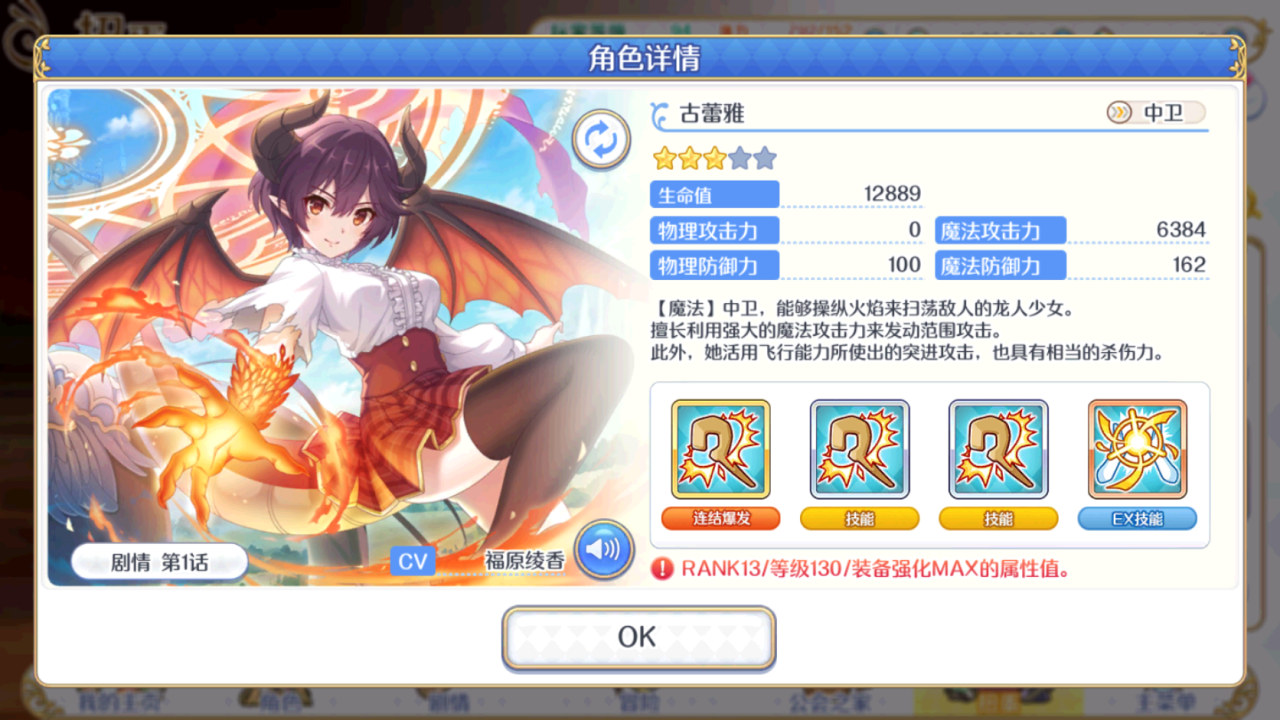Click the character's full-body artwork

click(x=330, y=330)
